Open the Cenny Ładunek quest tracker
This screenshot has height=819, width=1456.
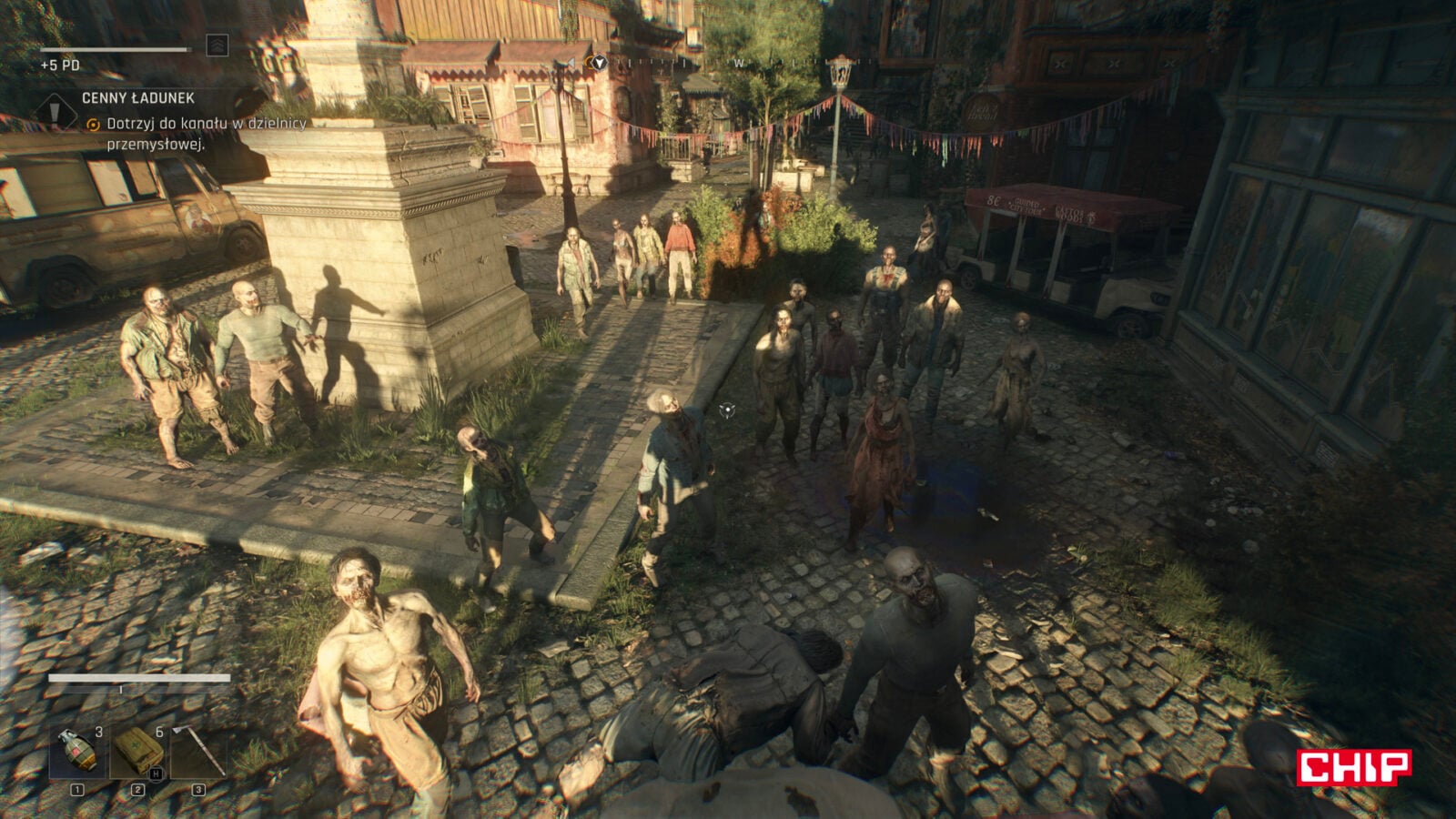[138, 98]
